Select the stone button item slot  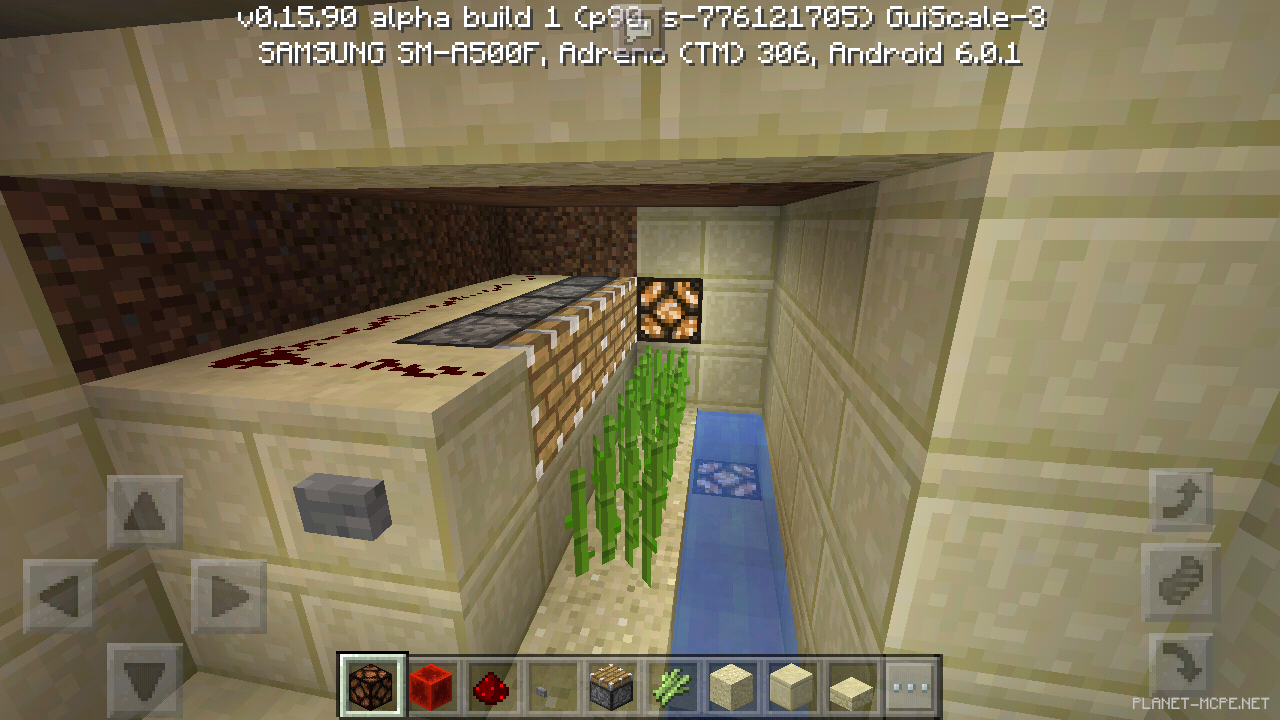(552, 687)
